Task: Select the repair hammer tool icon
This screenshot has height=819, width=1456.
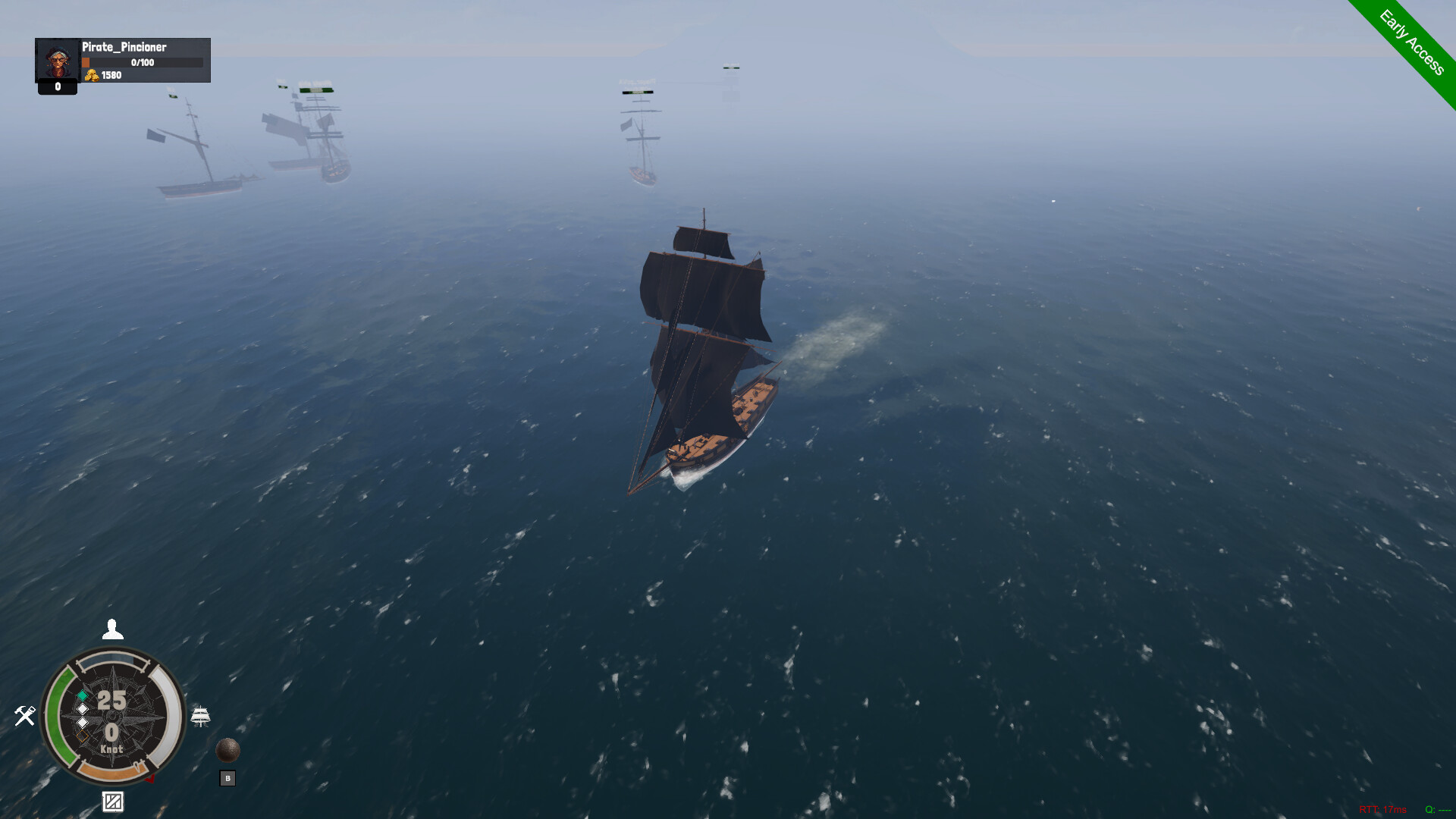Action: coord(25,715)
